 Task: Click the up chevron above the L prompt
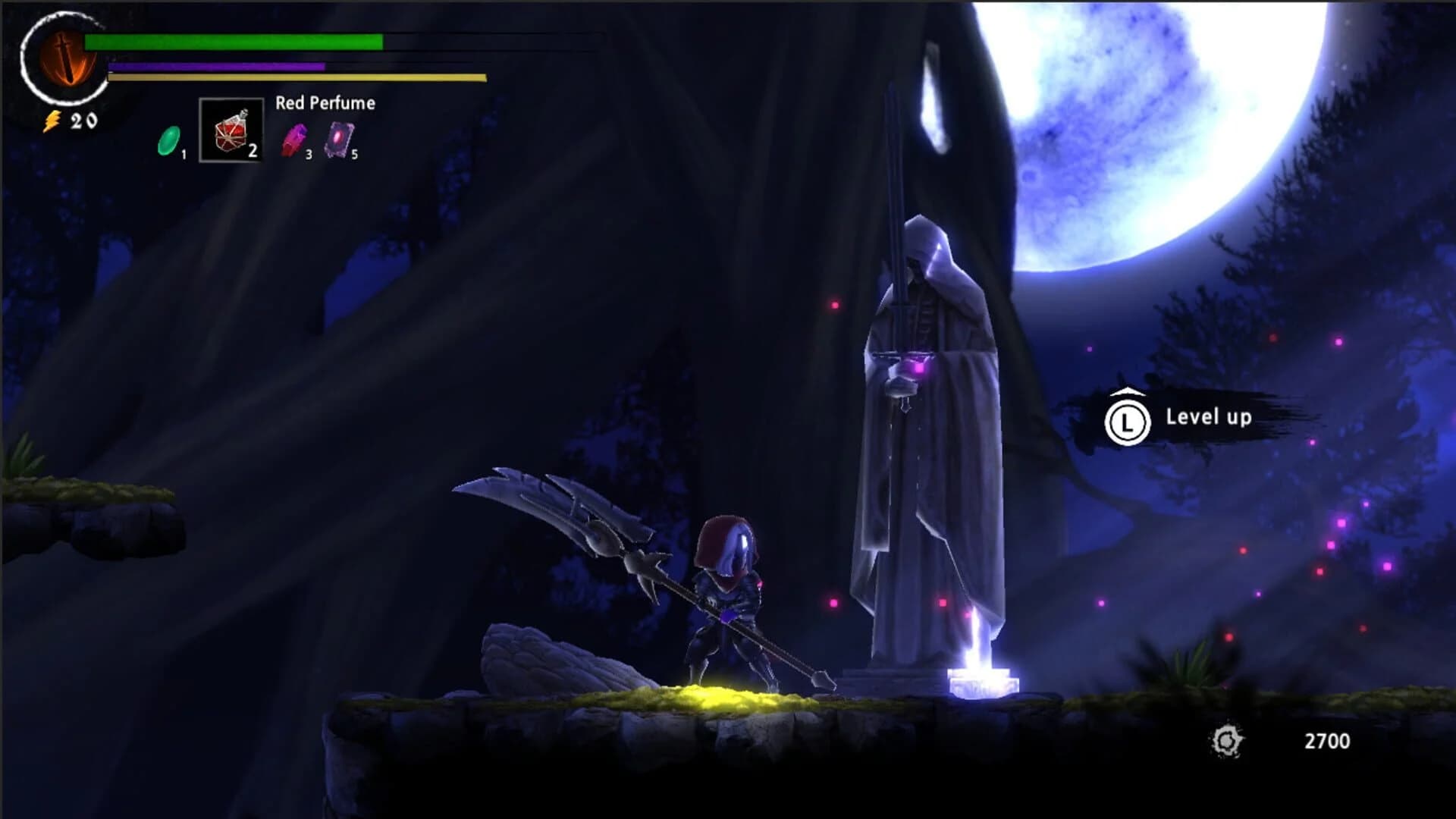click(1128, 391)
